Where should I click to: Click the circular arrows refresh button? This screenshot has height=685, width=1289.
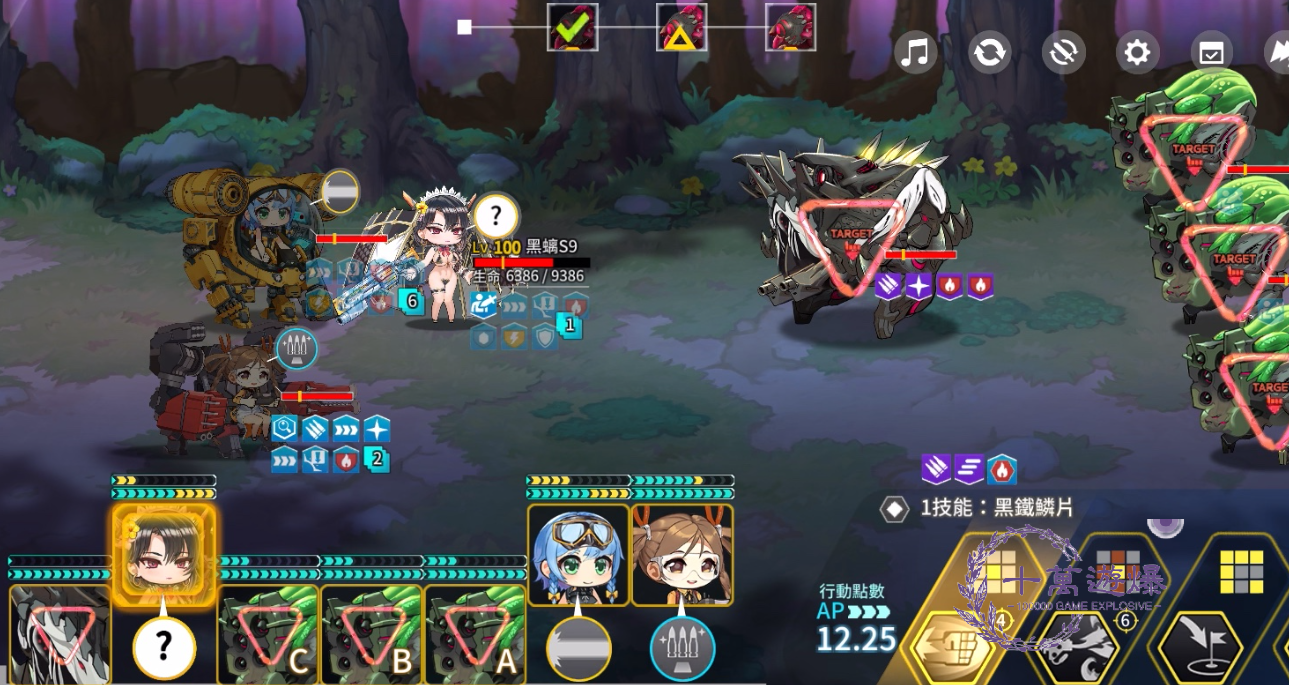(989, 52)
